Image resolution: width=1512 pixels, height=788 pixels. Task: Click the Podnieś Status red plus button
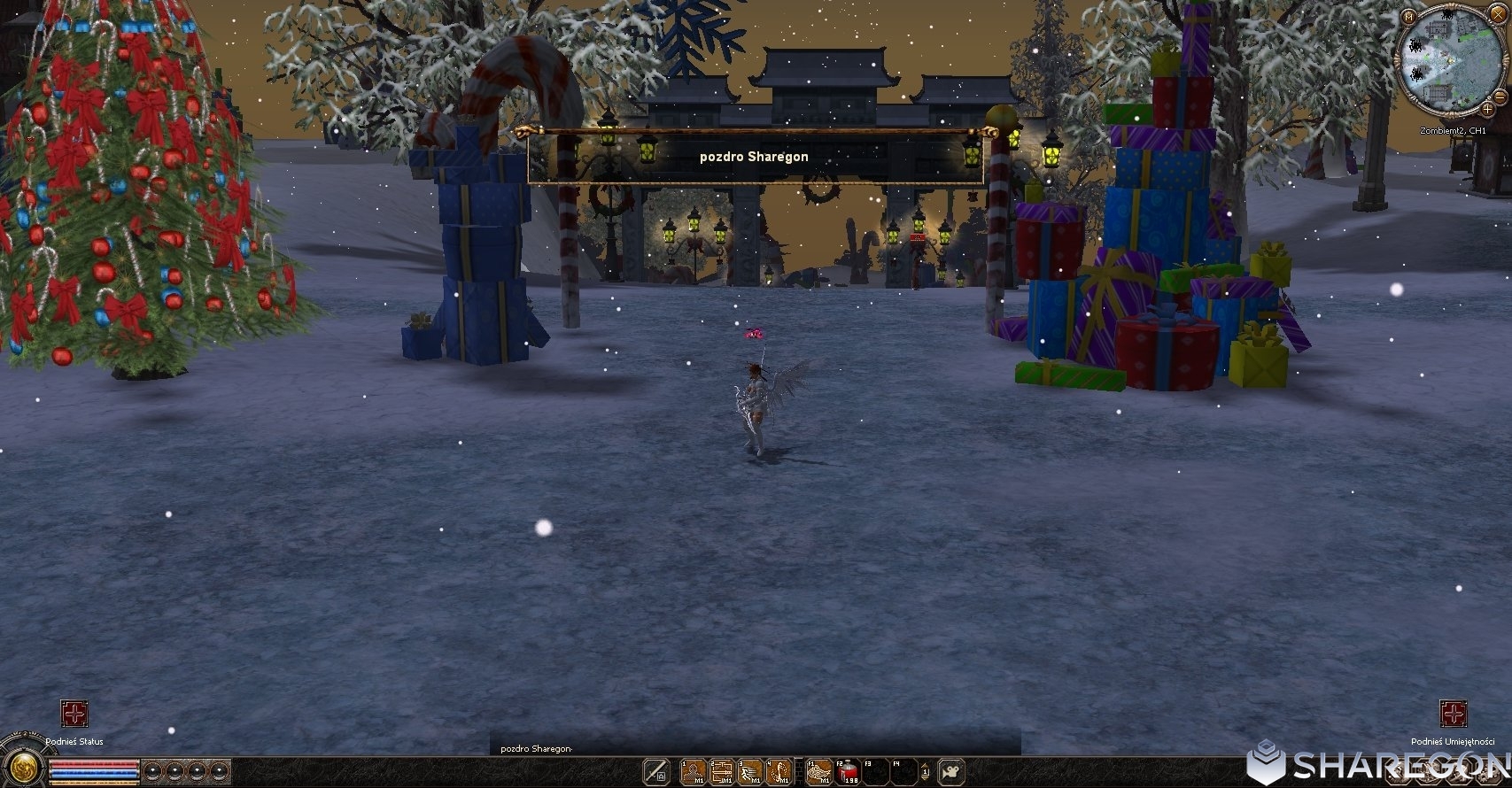point(74,714)
